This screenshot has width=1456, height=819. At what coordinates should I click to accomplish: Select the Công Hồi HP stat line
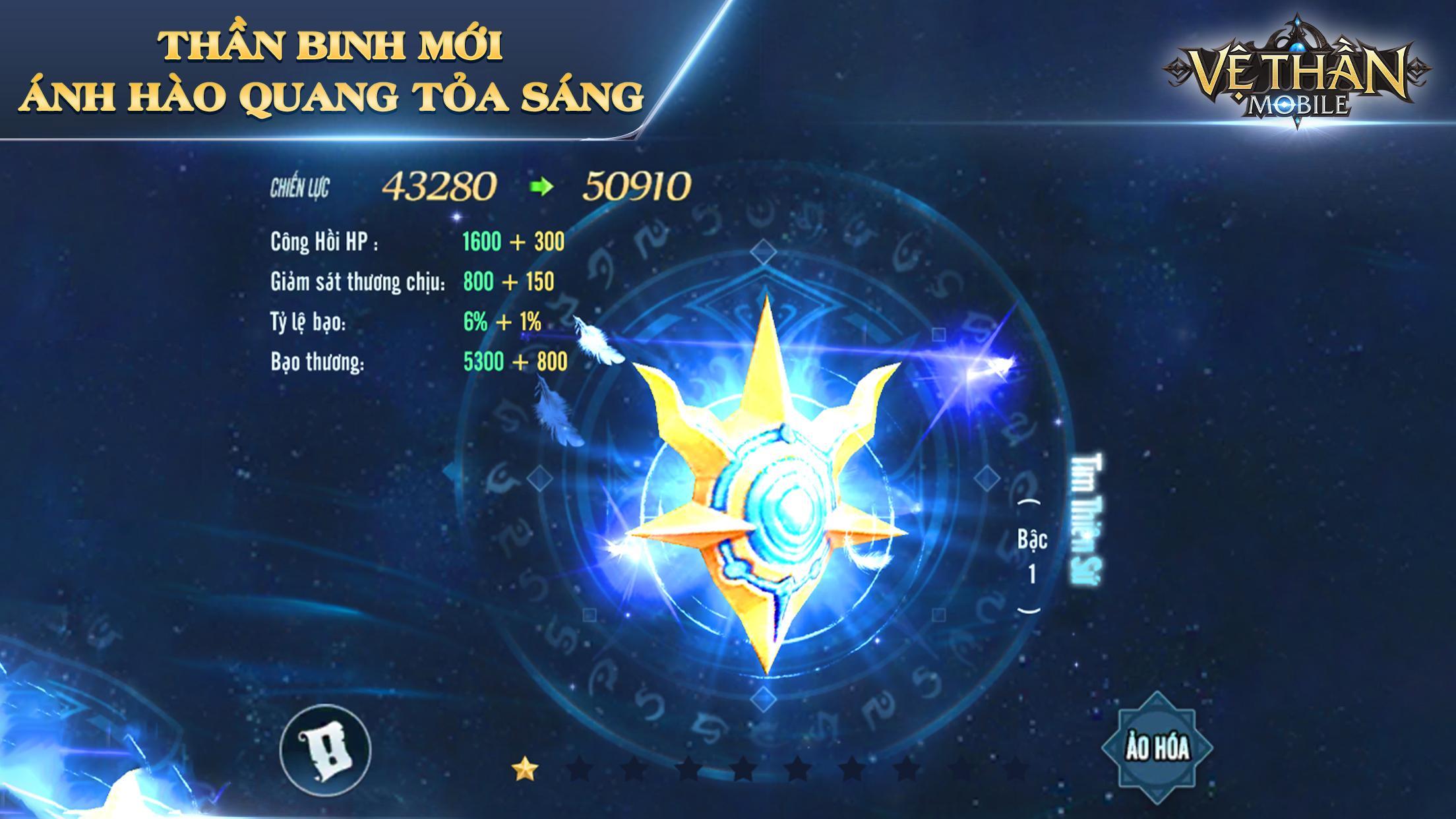point(415,242)
